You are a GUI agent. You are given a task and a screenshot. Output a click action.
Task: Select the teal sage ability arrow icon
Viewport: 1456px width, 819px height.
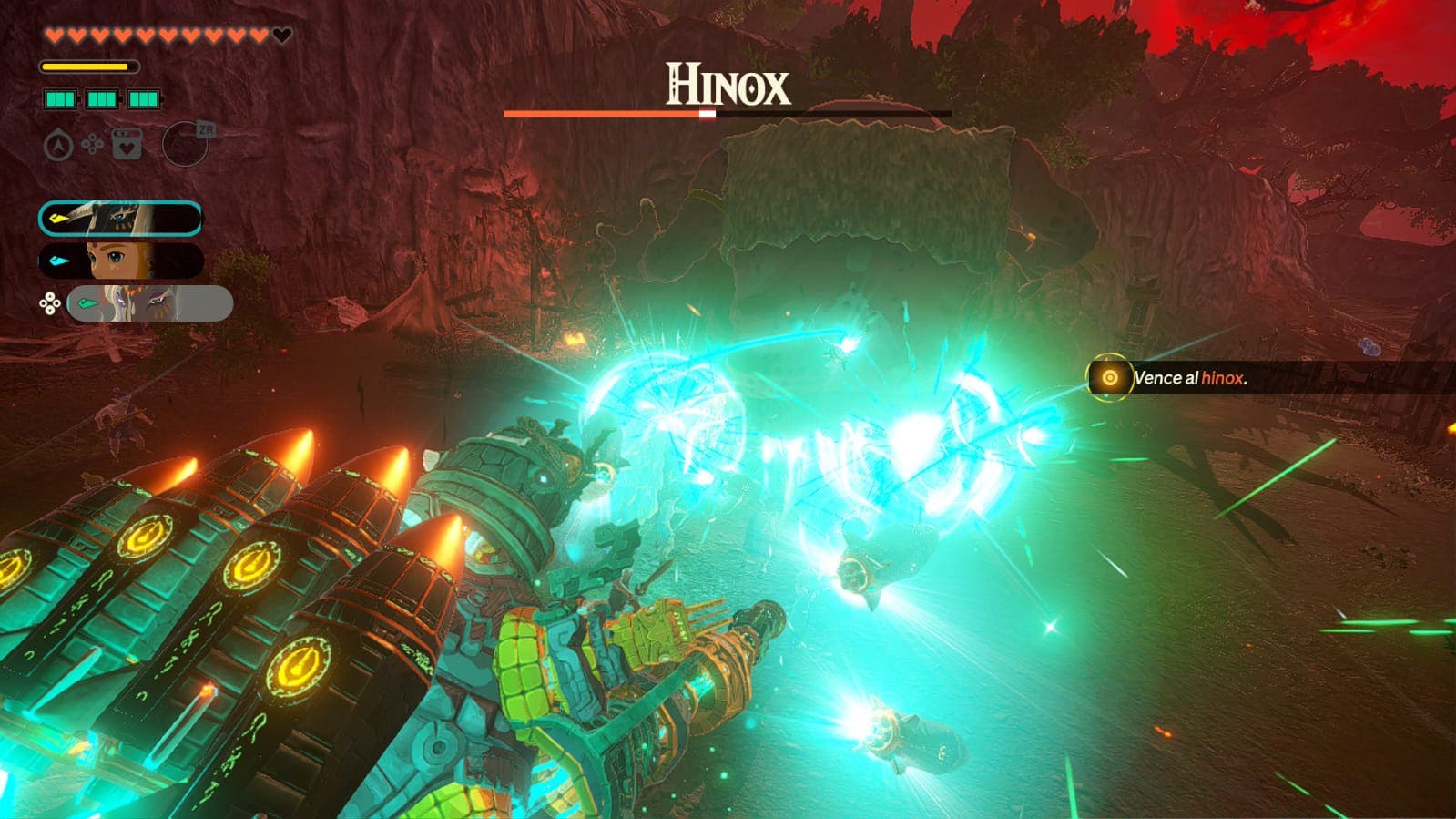[x=87, y=302]
